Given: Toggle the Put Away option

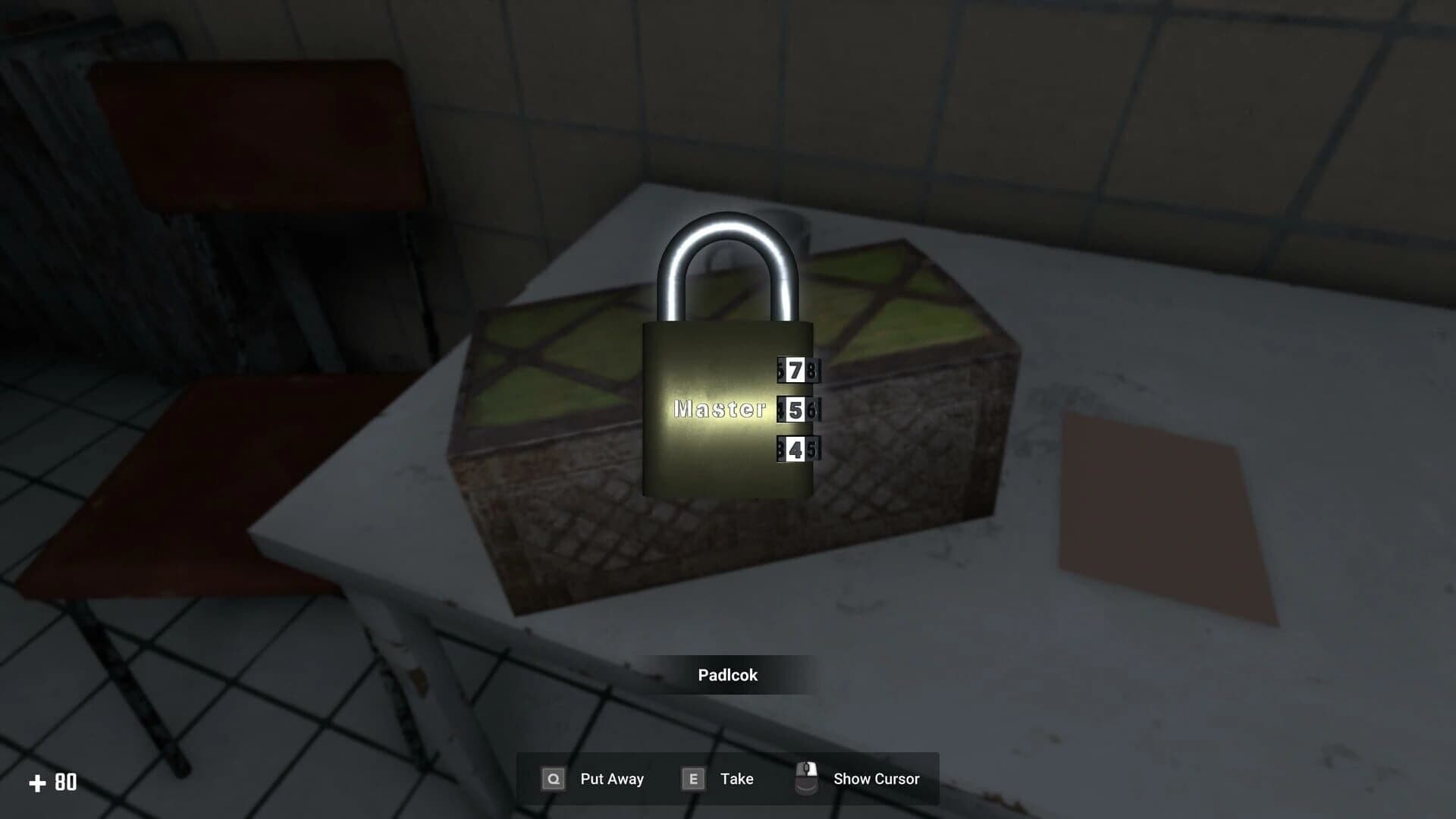Looking at the screenshot, I should pos(610,779).
